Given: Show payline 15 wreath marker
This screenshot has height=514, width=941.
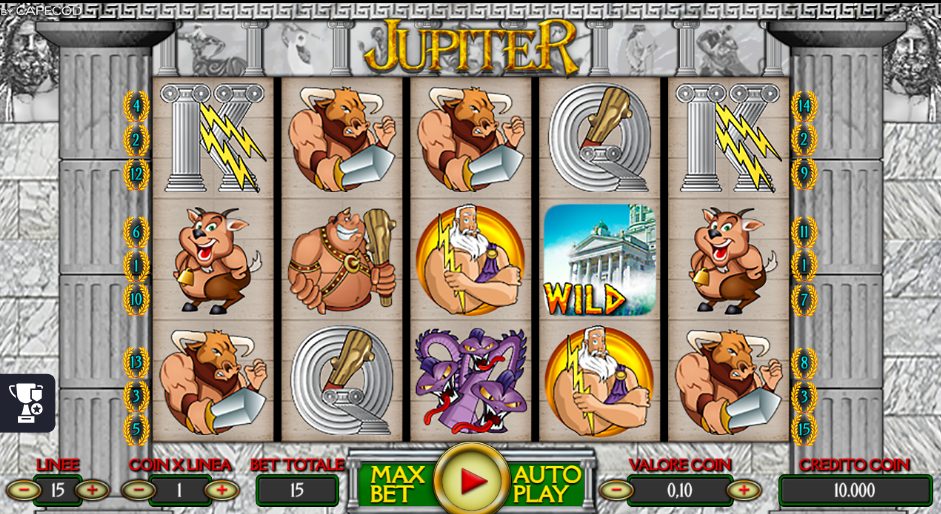Looking at the screenshot, I should tap(803, 430).
